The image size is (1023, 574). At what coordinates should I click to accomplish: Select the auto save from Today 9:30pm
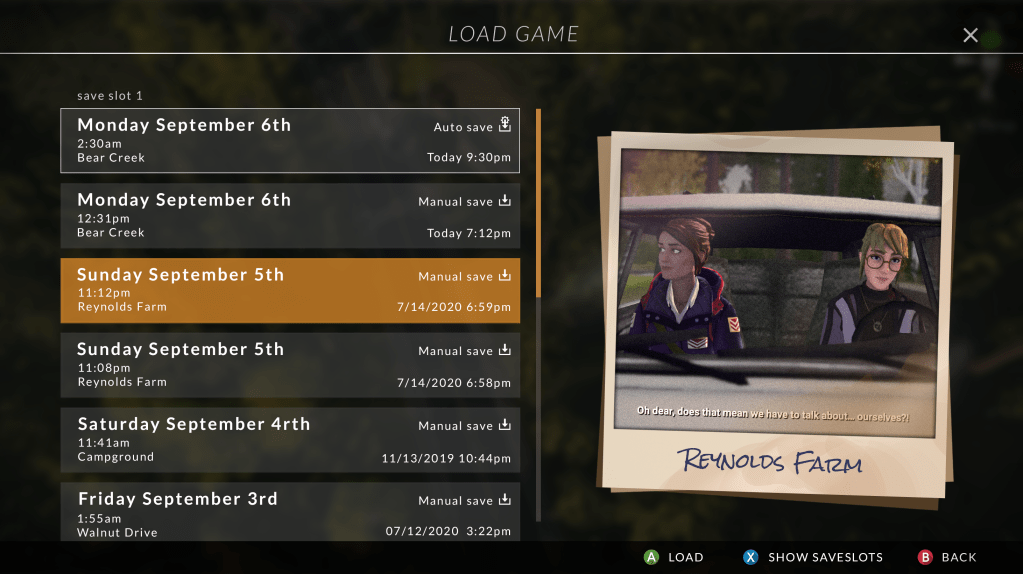(x=290, y=140)
